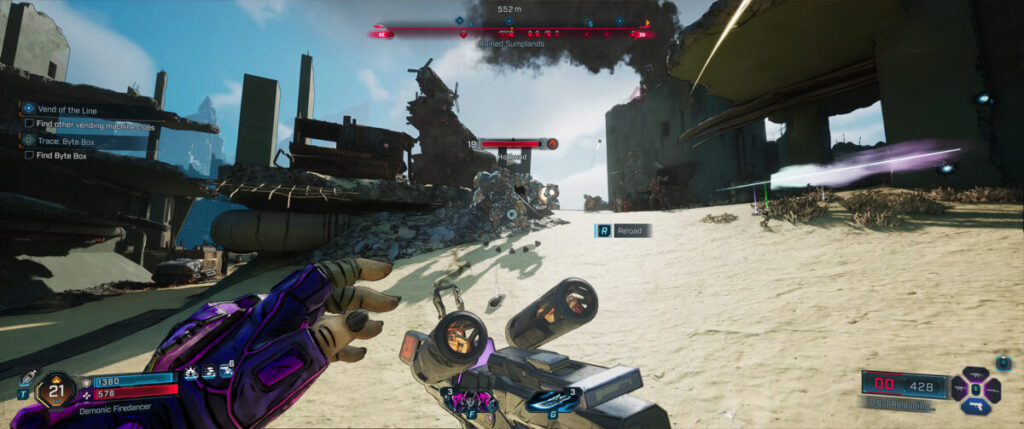The image size is (1024, 429).
Task: Click the explosion status effect icon
Action: [191, 371]
